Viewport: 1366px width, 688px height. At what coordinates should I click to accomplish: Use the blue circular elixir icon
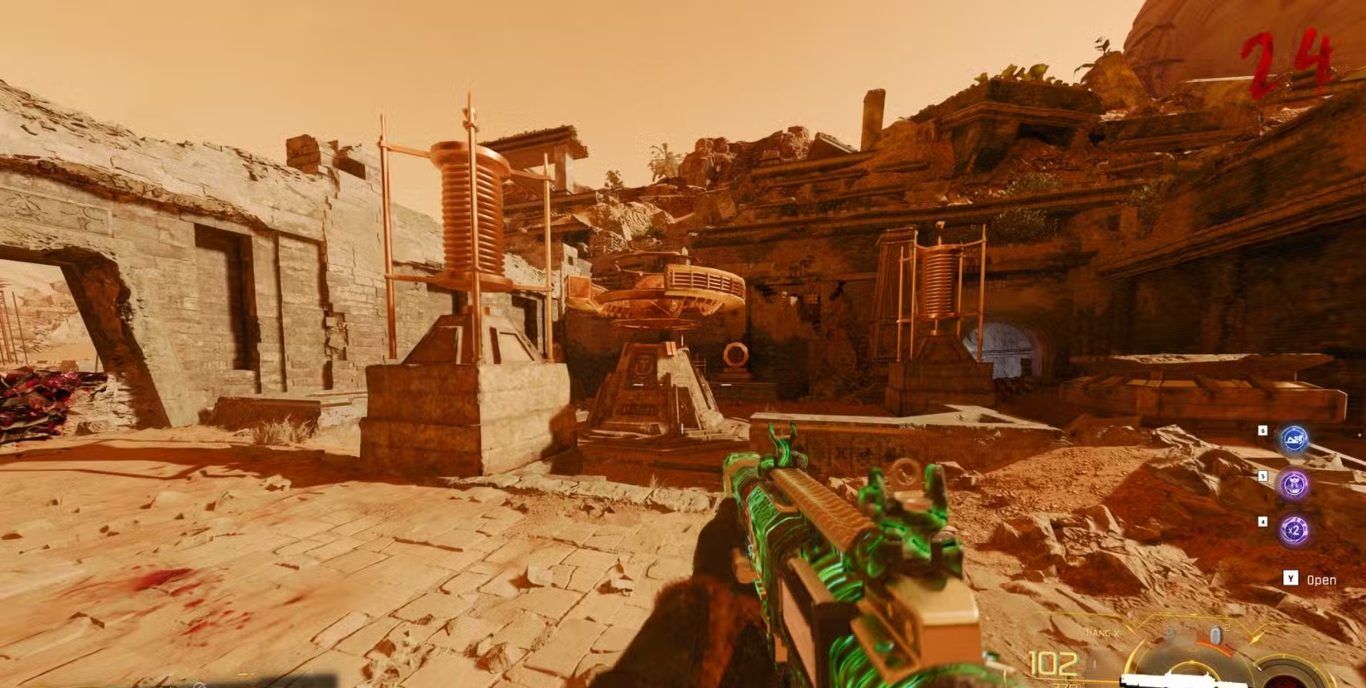click(1294, 439)
